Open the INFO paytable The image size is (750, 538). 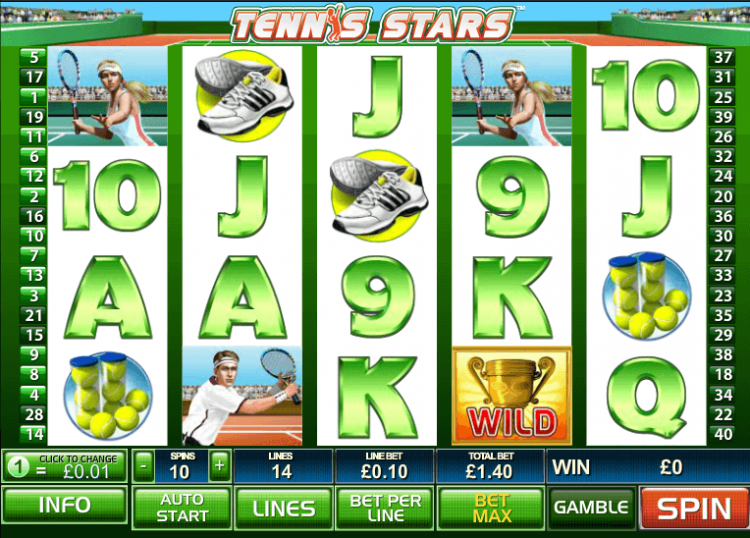click(64, 506)
